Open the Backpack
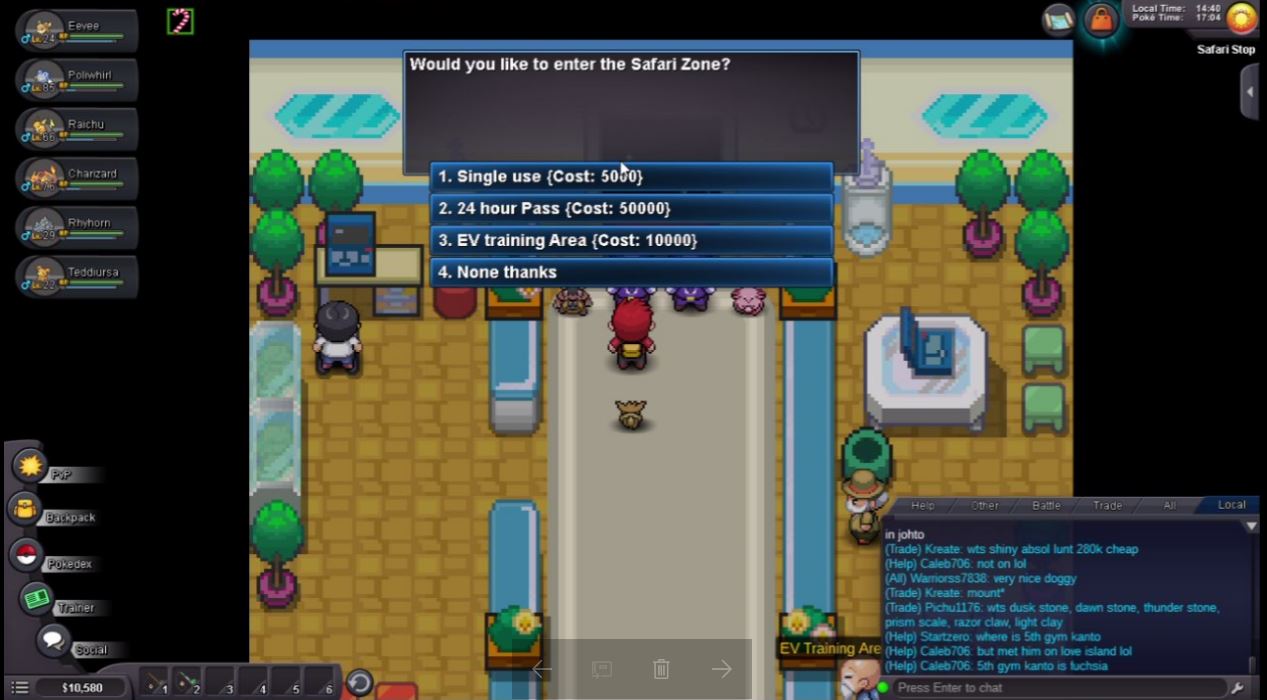The image size is (1267, 700). coord(25,509)
